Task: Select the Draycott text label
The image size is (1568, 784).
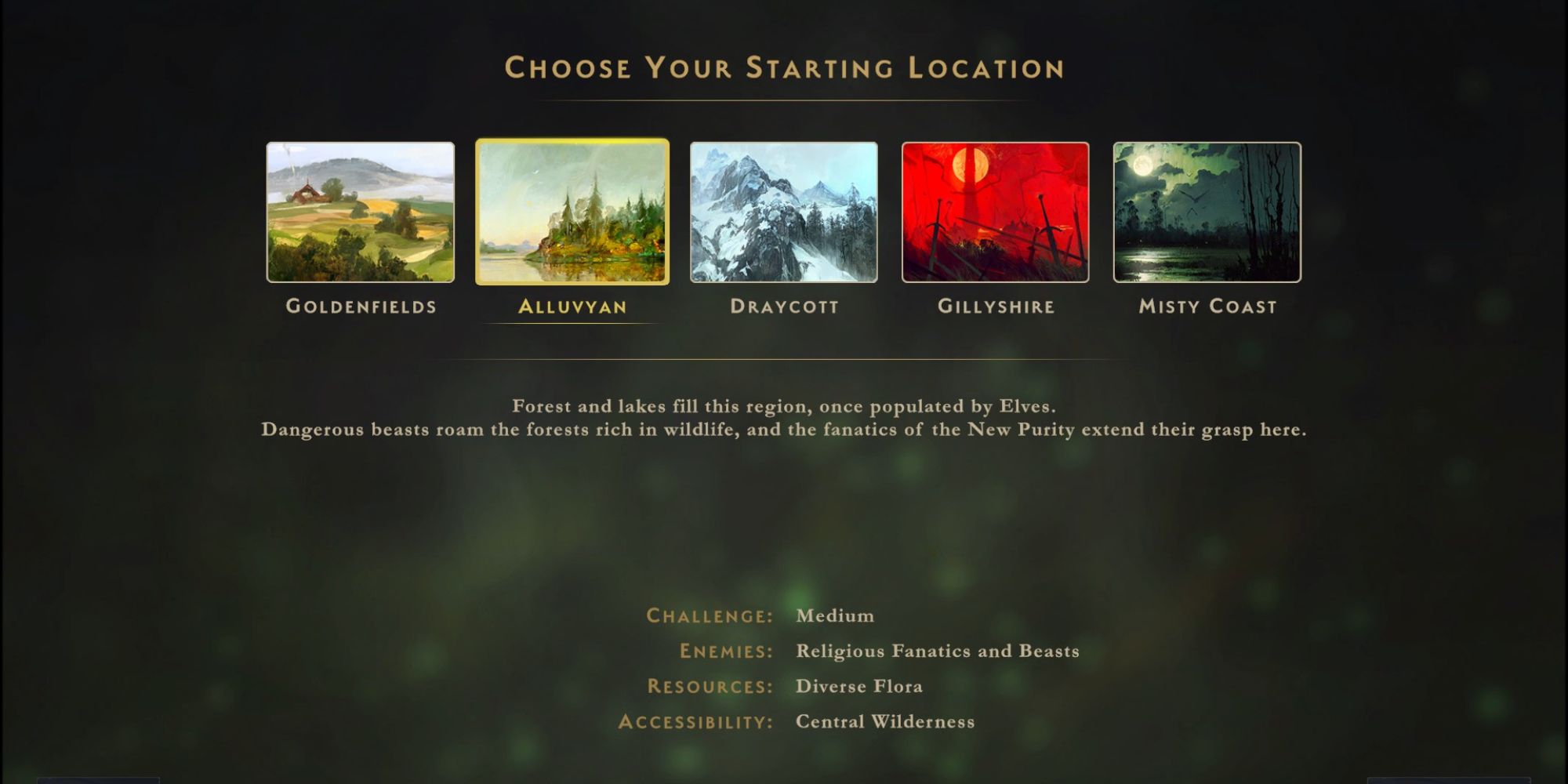Action: tap(784, 307)
